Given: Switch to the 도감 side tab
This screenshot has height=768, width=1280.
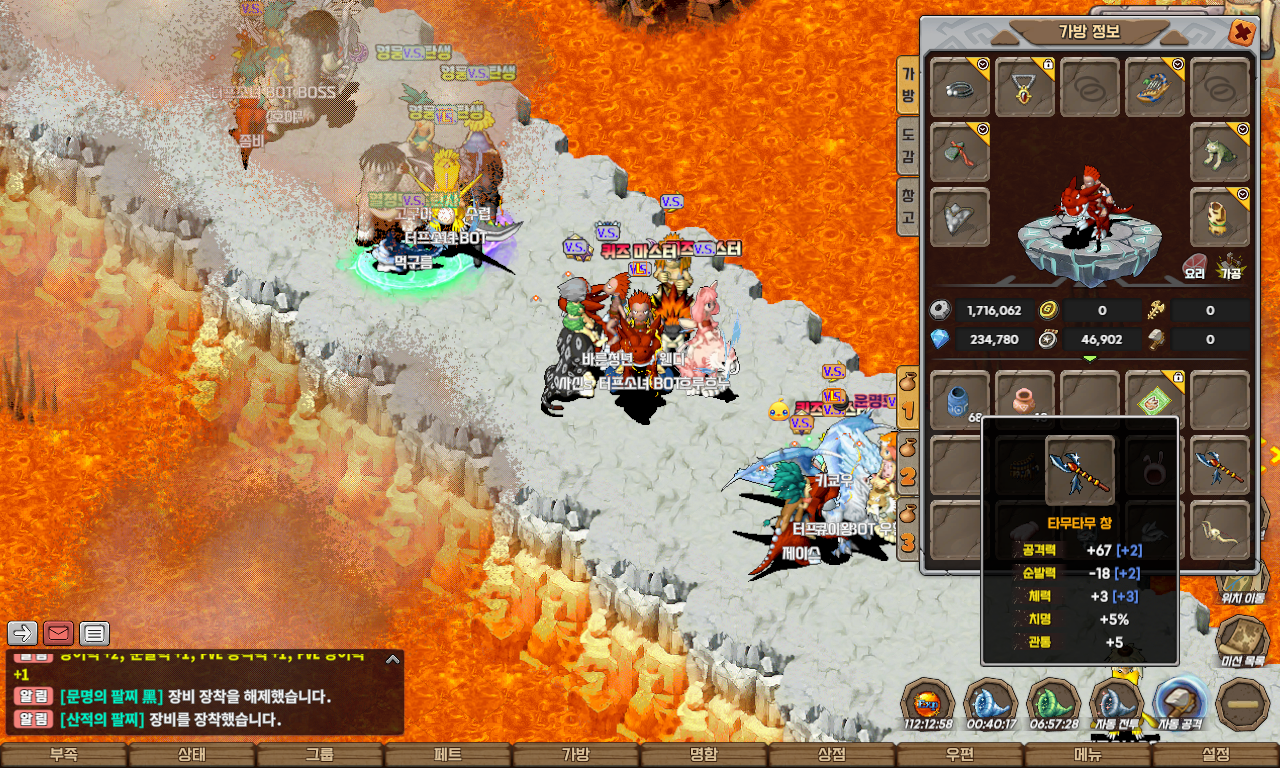Looking at the screenshot, I should [908, 146].
